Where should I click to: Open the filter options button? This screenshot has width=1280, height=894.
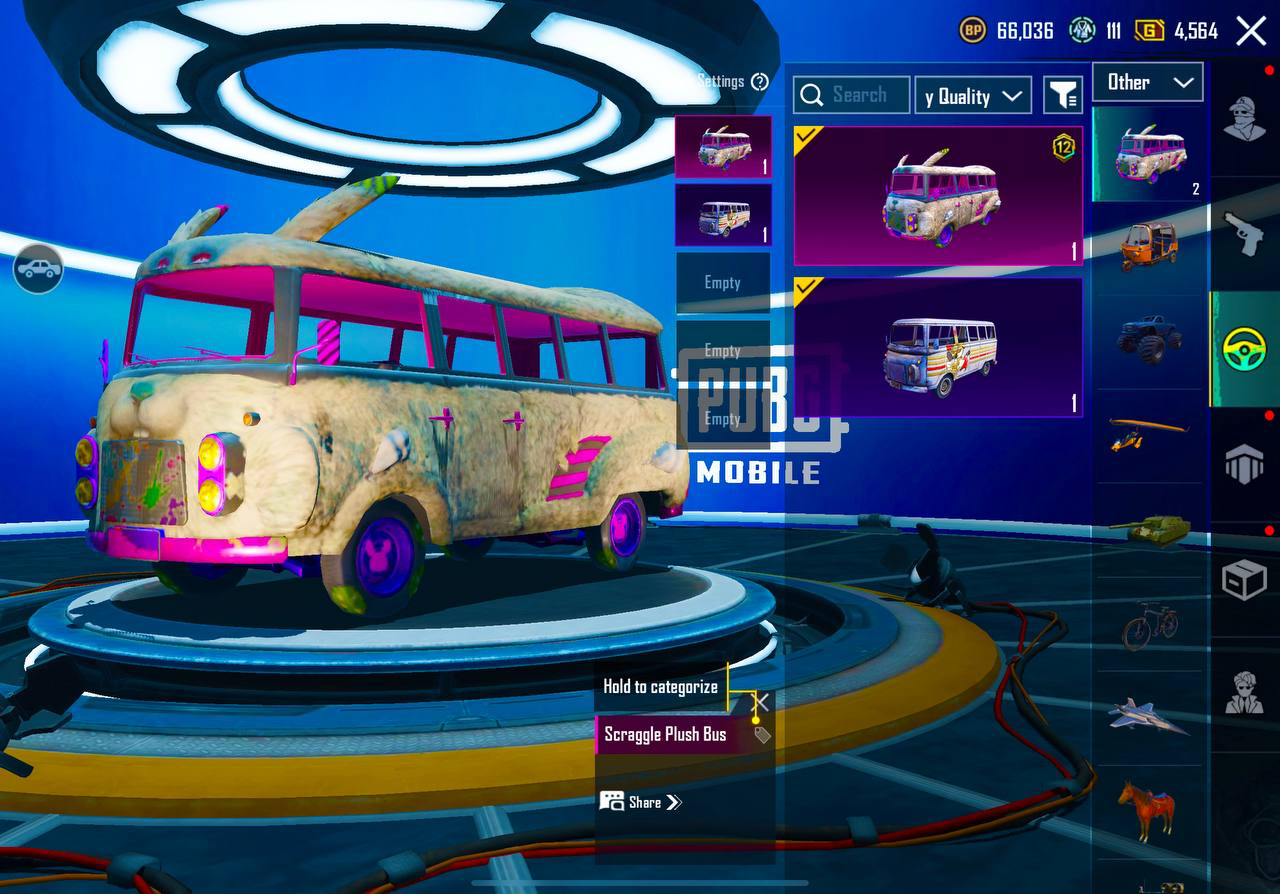pos(1063,96)
